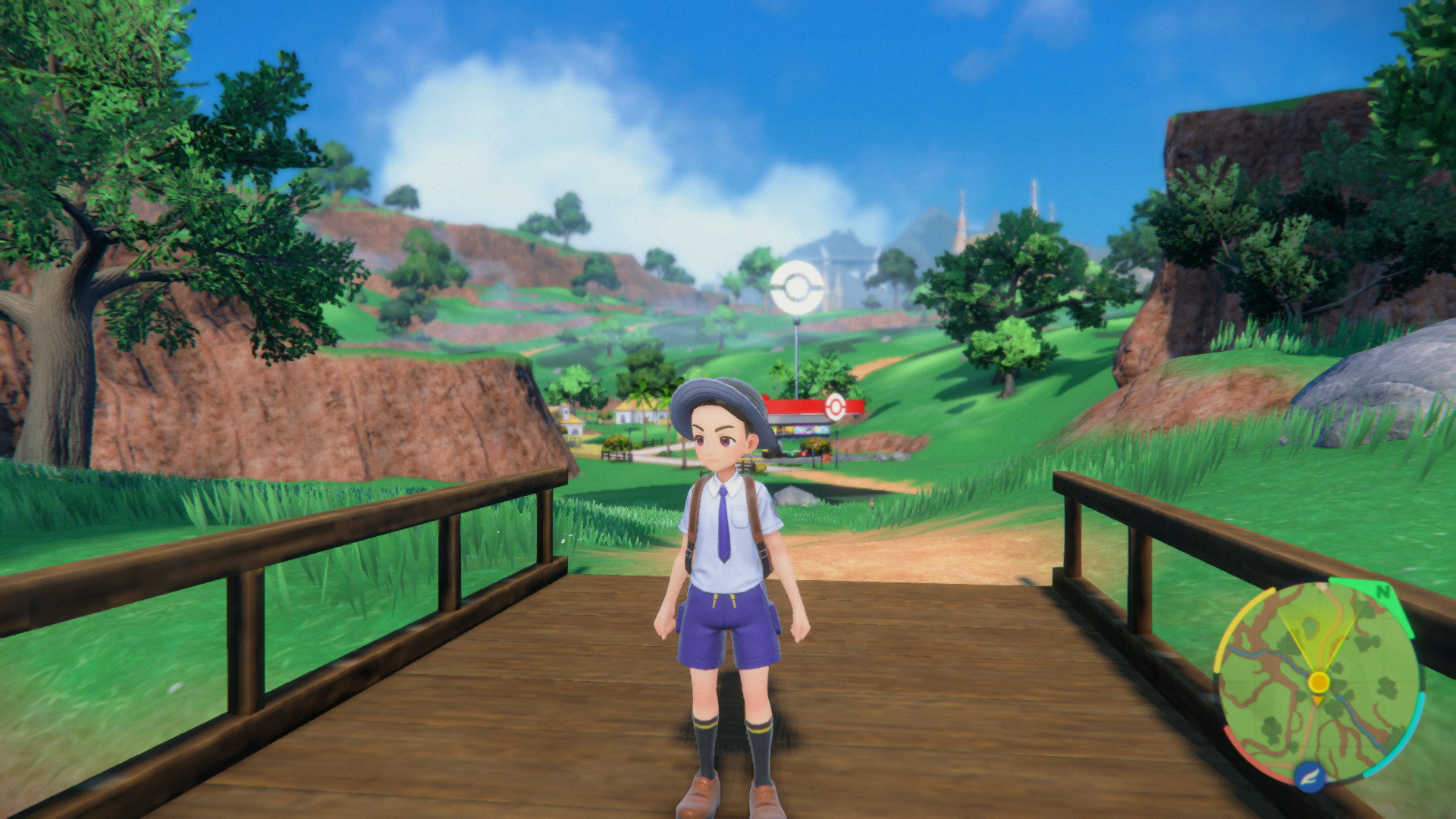Click the blue flying badge on the minimap
The width and height of the screenshot is (1456, 819).
[x=1309, y=777]
